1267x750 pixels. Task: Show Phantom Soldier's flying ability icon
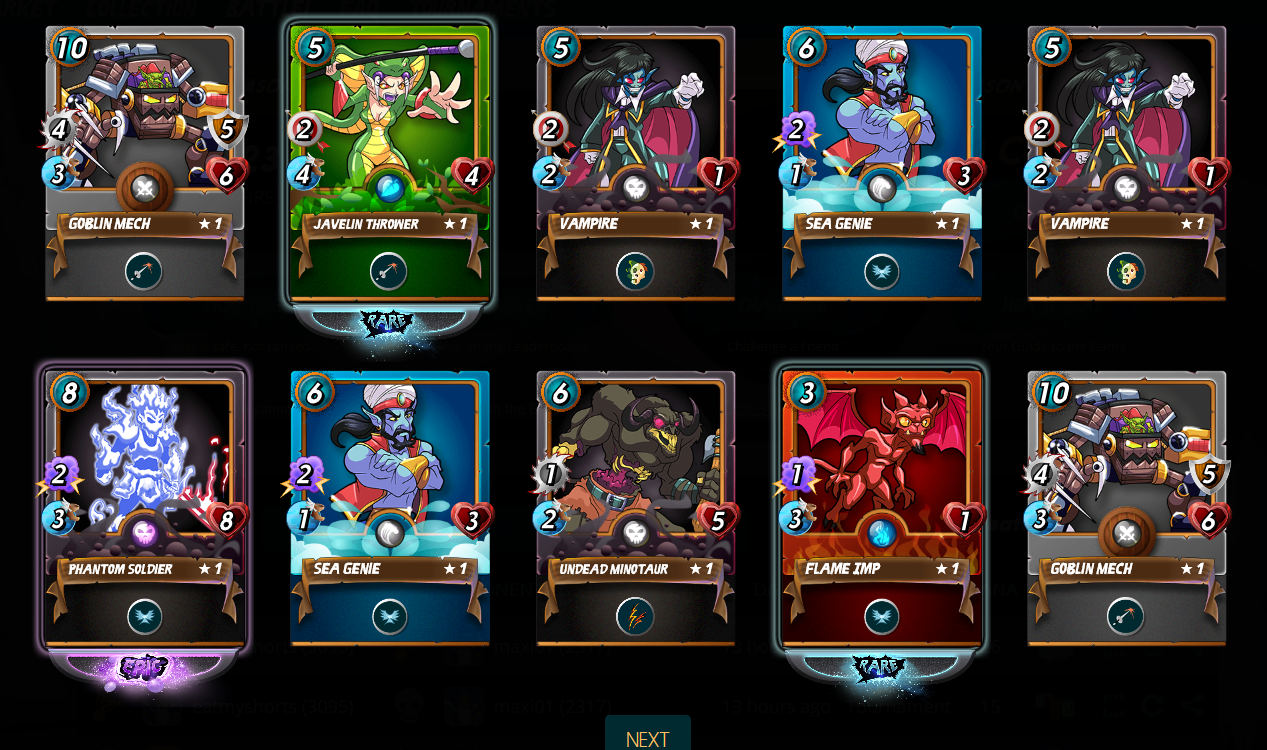click(145, 617)
